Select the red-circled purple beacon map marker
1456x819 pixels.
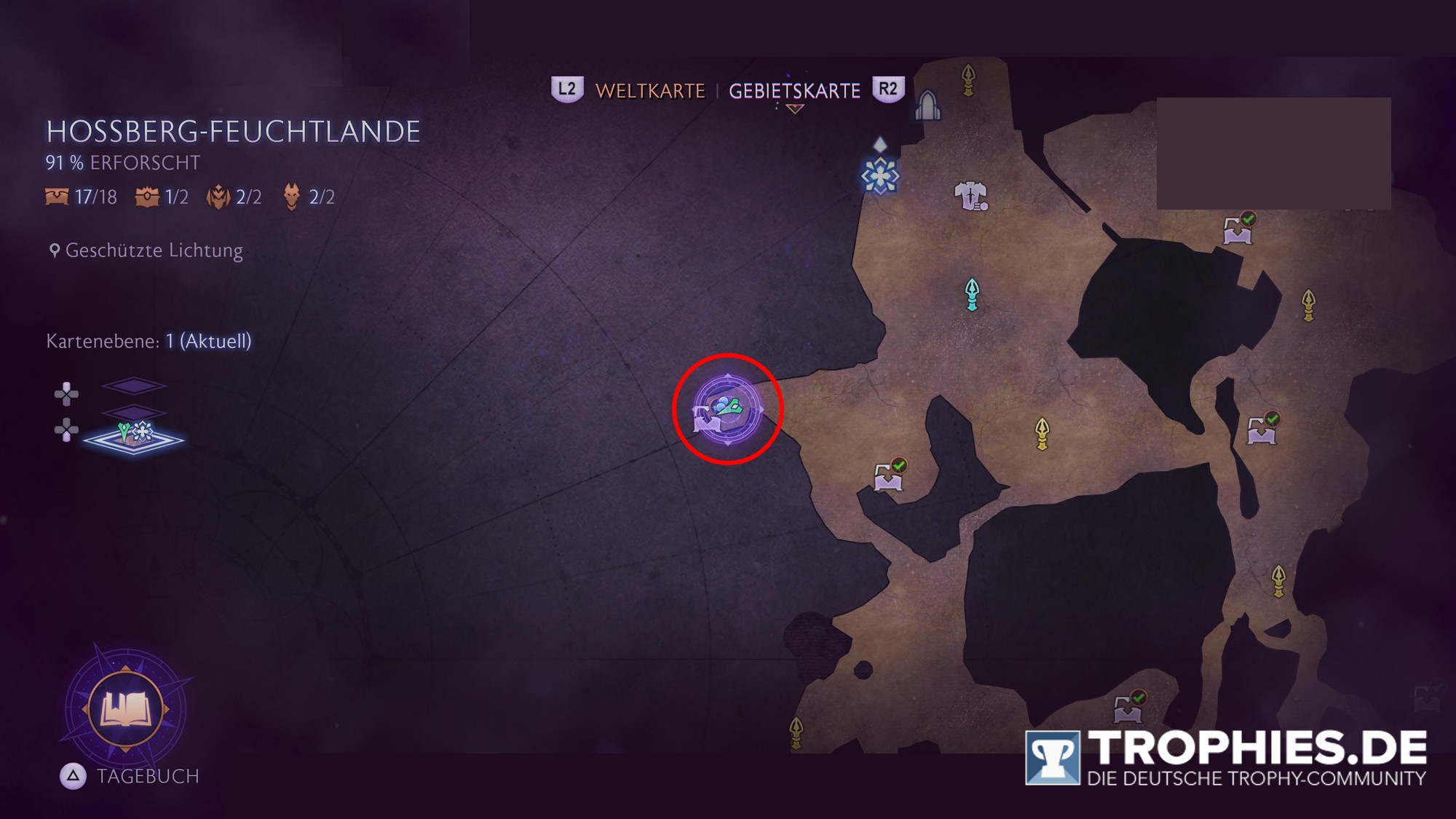(727, 409)
